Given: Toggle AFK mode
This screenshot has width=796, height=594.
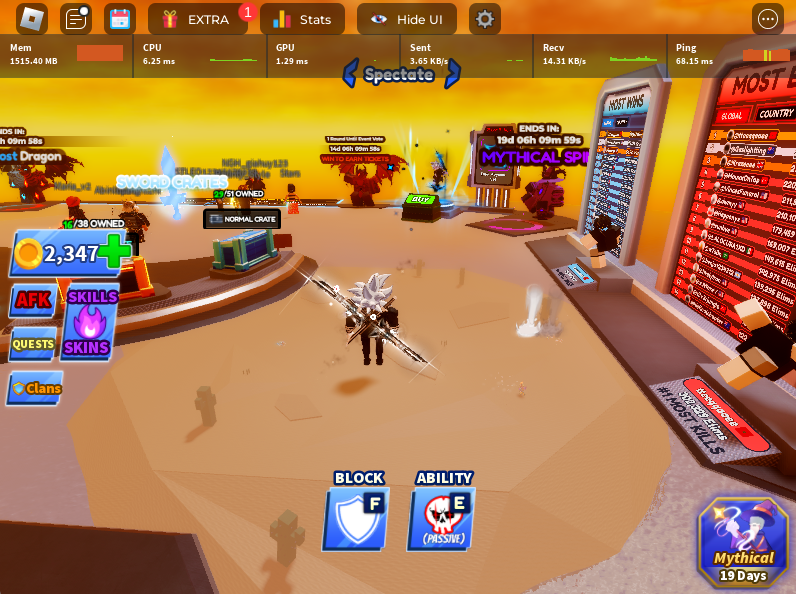Looking at the screenshot, I should tap(33, 300).
